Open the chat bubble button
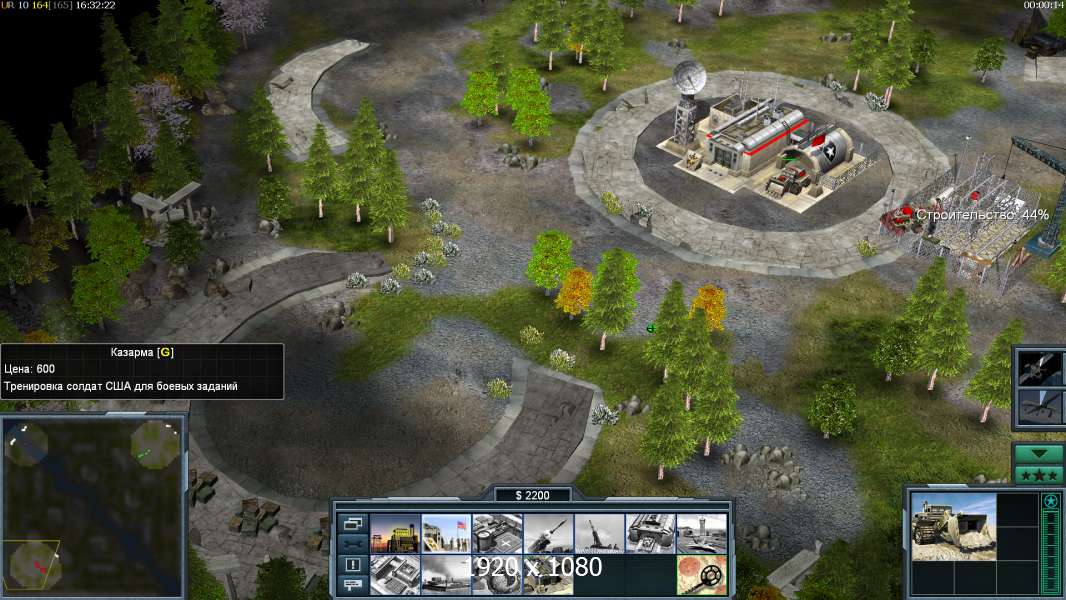This screenshot has width=1066, height=600. click(353, 585)
